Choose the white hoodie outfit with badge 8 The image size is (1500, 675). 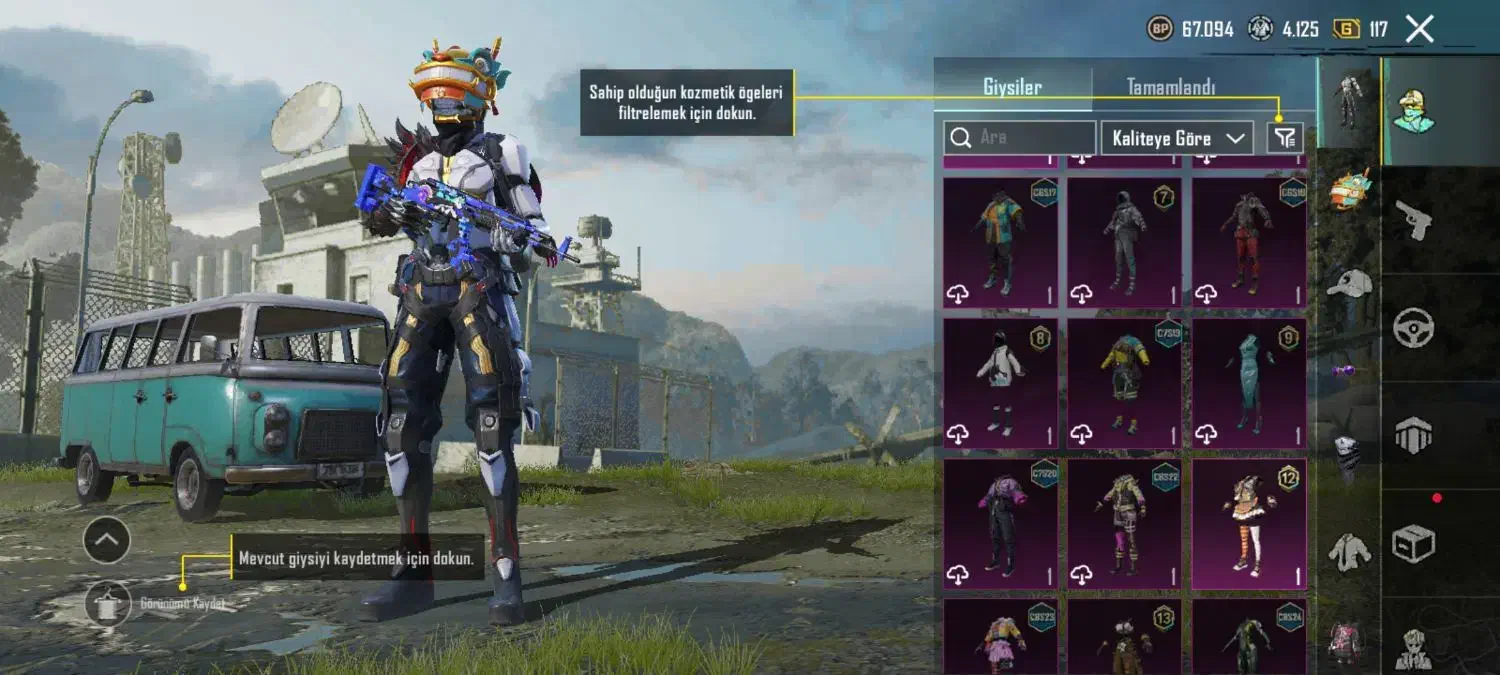coord(1000,383)
